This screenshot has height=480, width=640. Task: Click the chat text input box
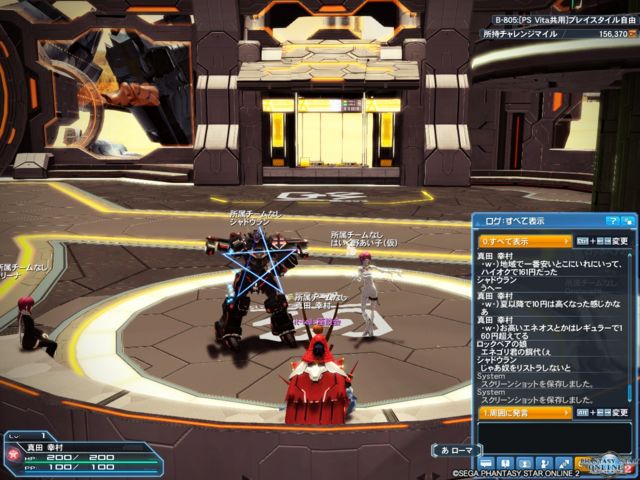[x=553, y=437]
